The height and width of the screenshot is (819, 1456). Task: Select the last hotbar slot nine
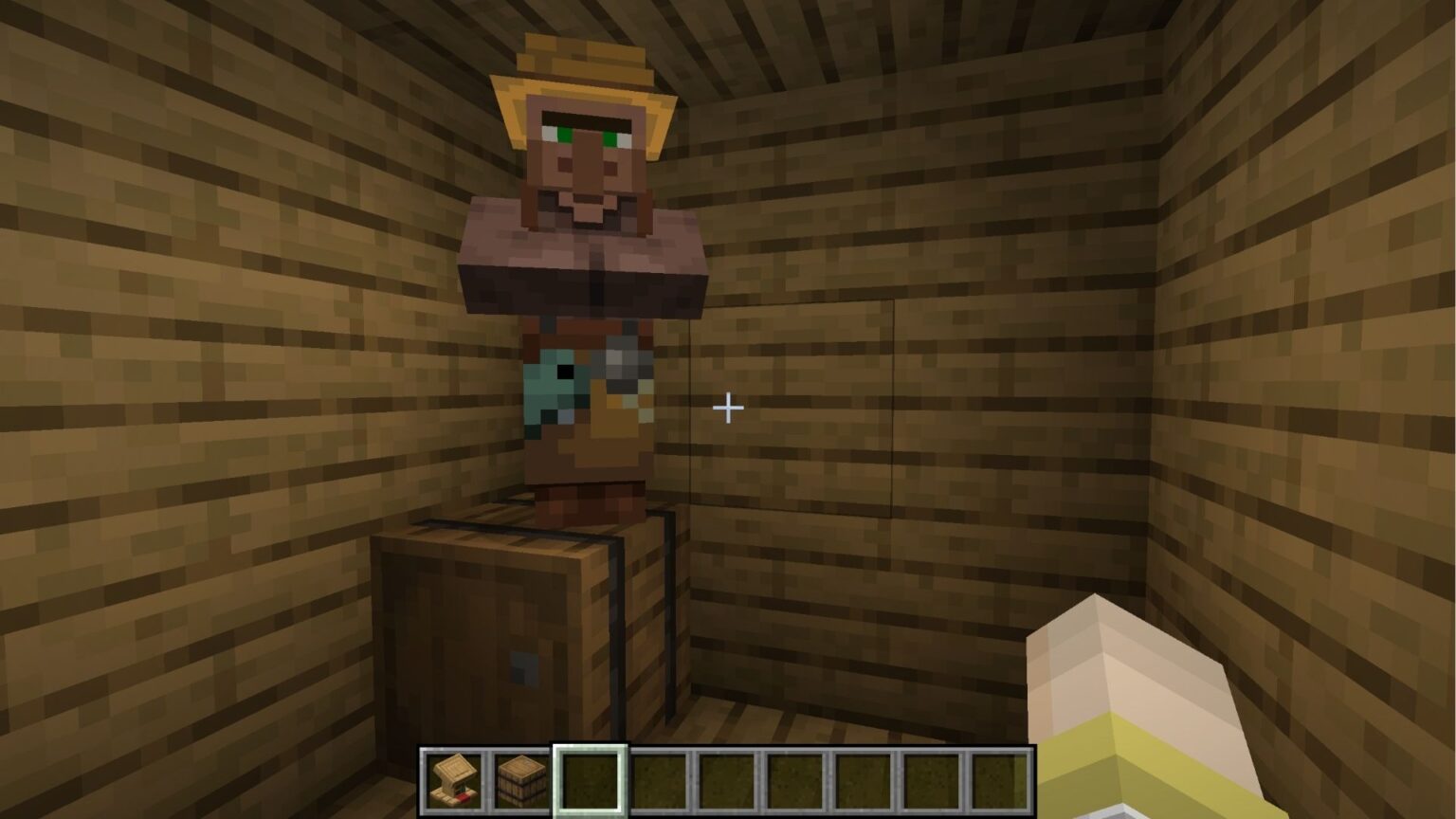[x=997, y=777]
